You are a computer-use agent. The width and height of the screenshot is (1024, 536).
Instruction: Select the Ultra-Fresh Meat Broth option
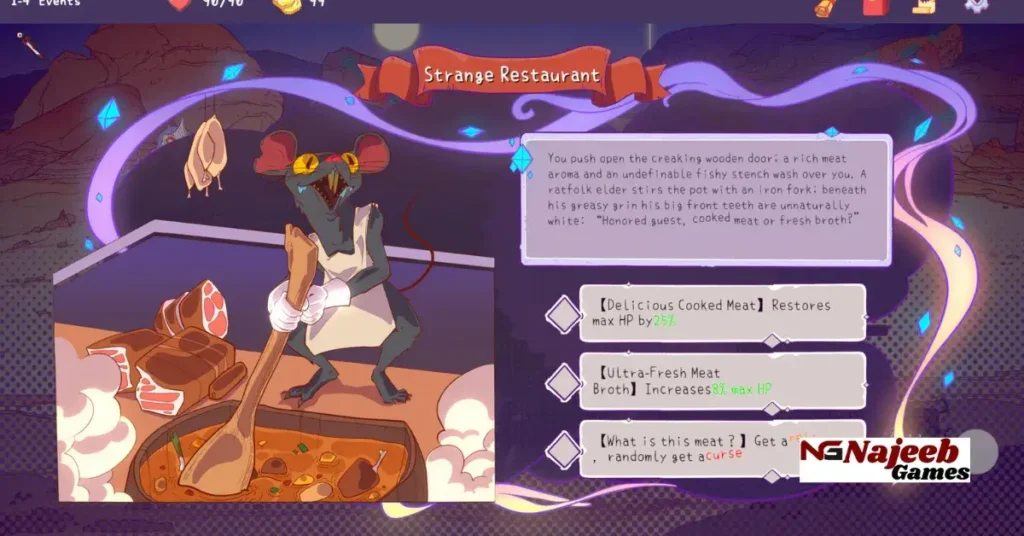click(x=721, y=380)
